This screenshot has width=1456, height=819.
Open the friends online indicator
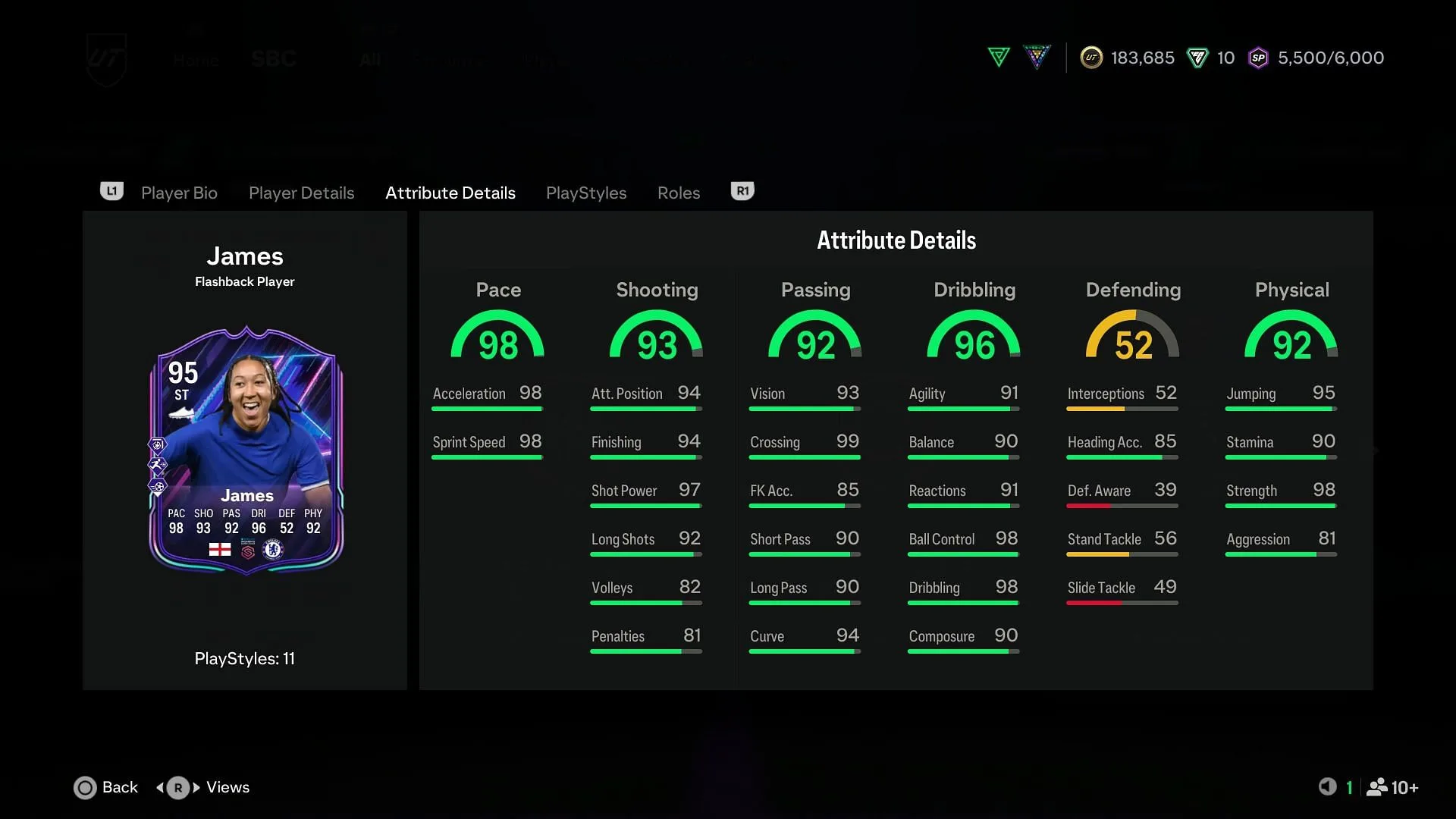point(1392,787)
